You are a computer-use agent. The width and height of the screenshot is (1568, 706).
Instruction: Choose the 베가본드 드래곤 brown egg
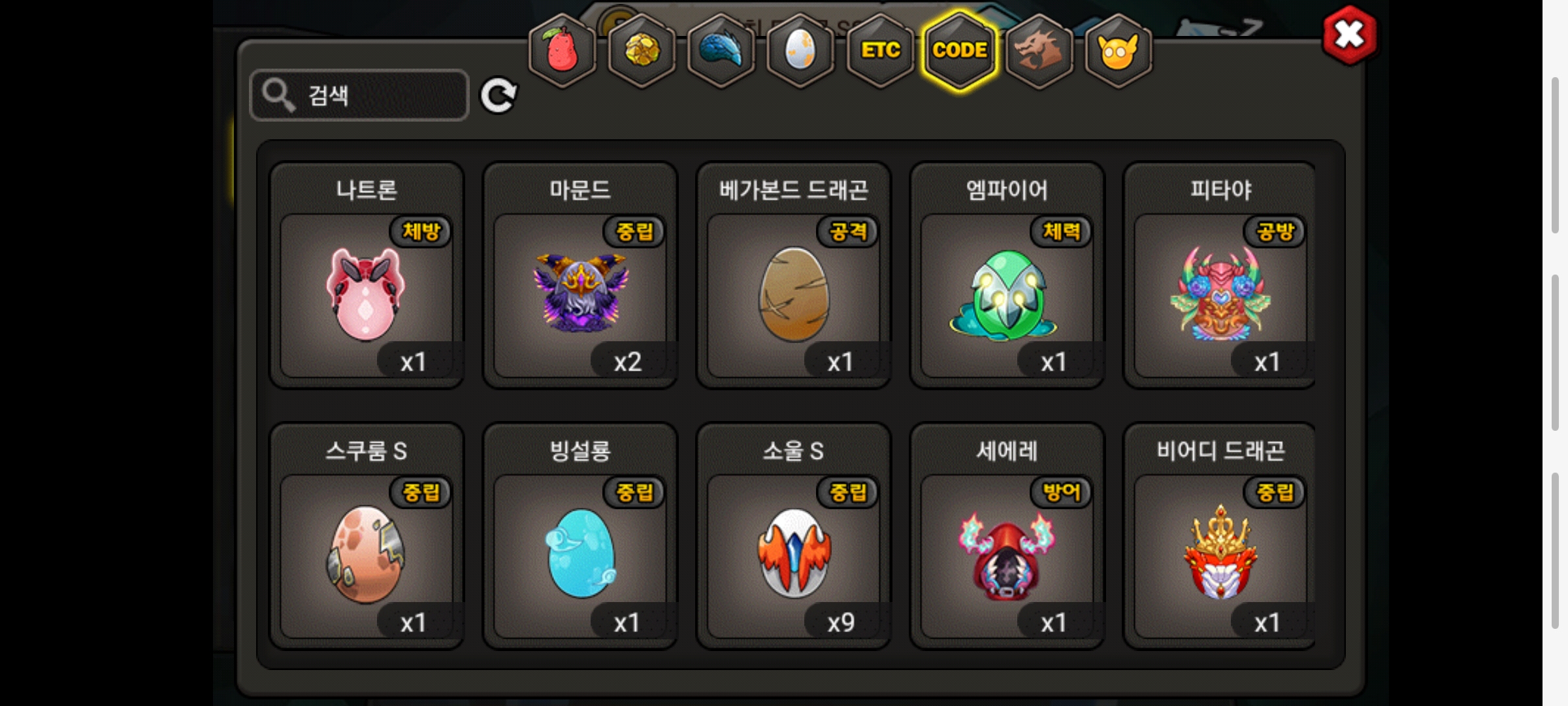pos(794,294)
